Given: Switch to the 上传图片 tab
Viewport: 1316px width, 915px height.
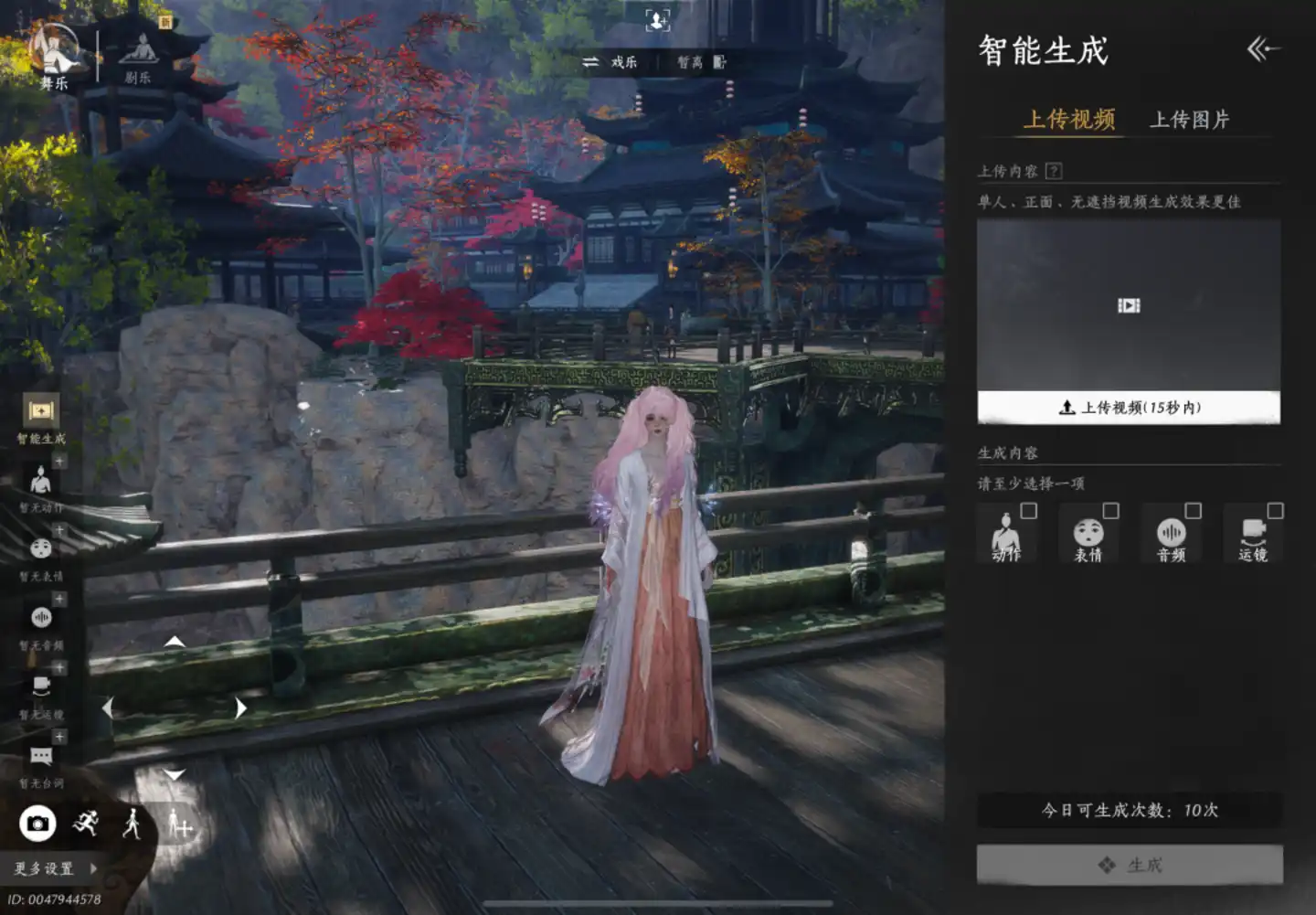Looking at the screenshot, I should [x=1191, y=119].
